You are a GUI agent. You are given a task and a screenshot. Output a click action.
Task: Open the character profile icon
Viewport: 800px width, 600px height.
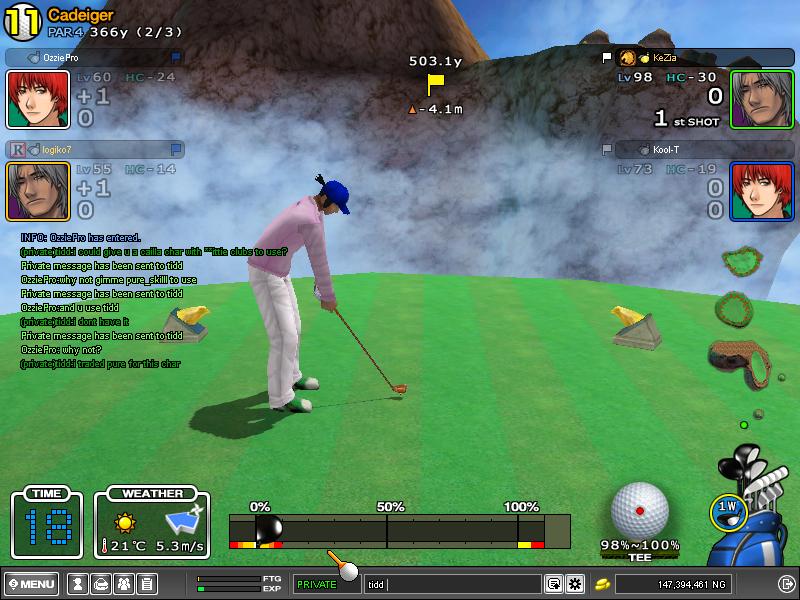point(76,584)
